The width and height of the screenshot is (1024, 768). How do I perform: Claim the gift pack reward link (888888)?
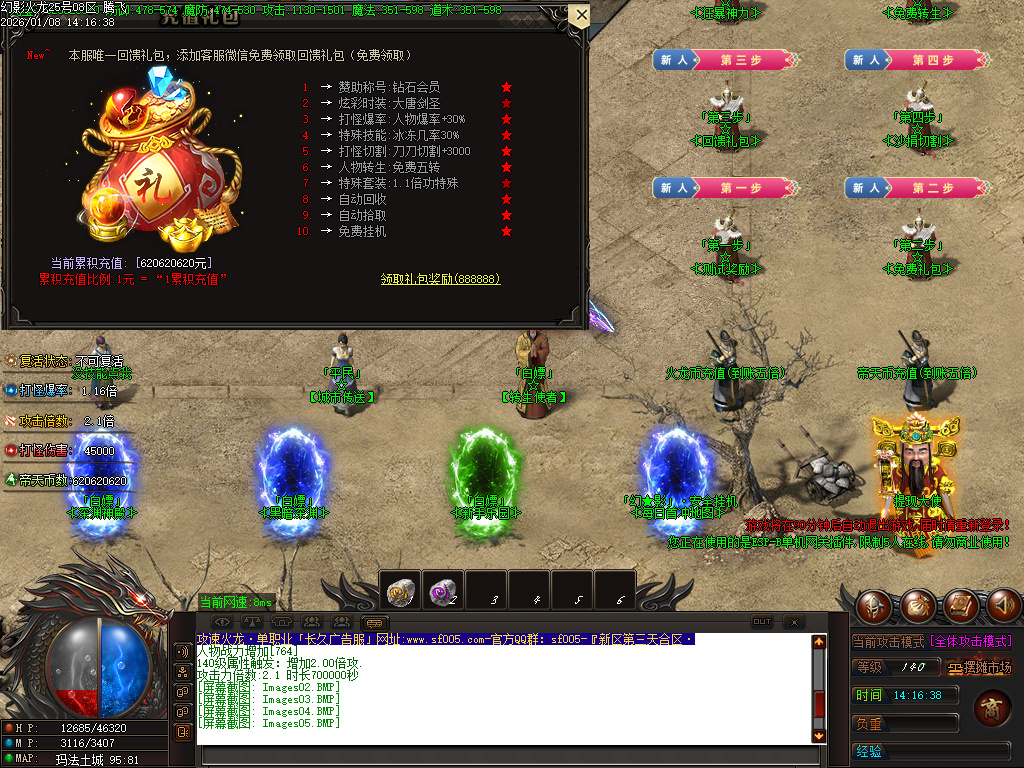click(x=440, y=279)
